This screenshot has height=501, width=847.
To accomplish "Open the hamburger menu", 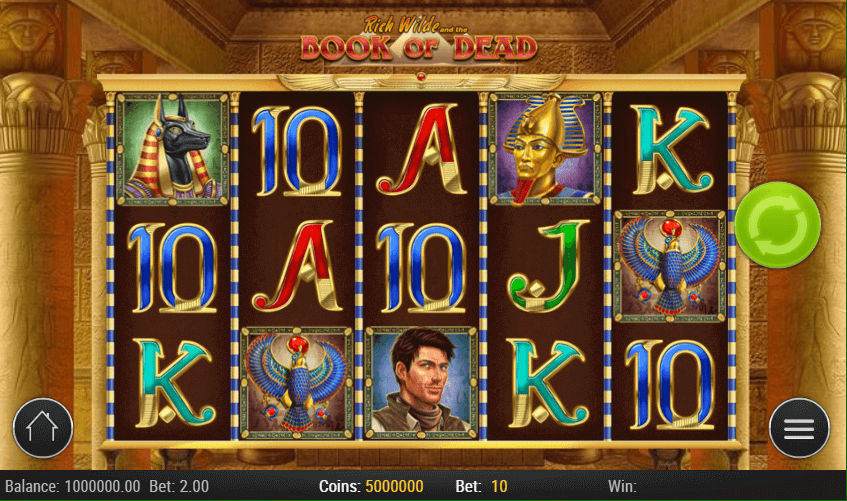I will pos(799,429).
